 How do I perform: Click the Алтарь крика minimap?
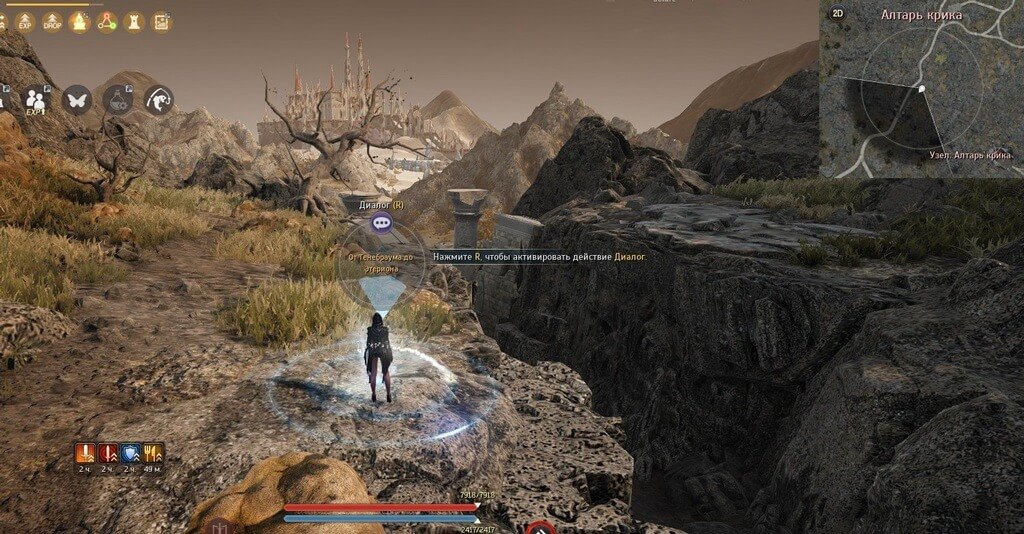(920, 95)
